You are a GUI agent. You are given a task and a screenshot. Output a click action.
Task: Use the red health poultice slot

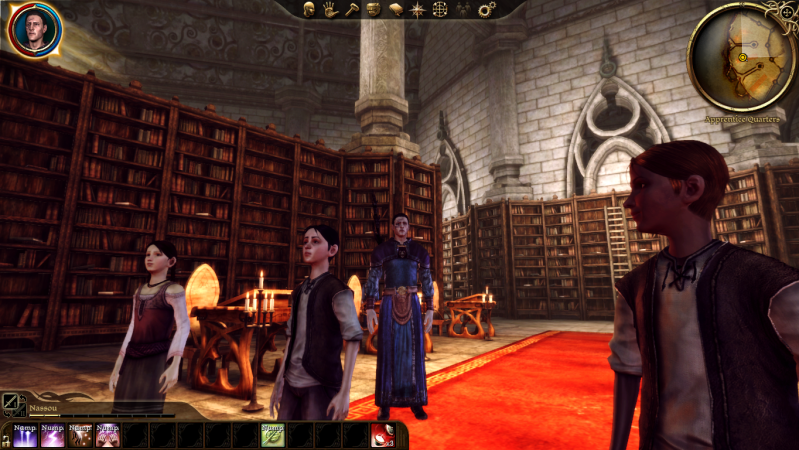[x=382, y=435]
